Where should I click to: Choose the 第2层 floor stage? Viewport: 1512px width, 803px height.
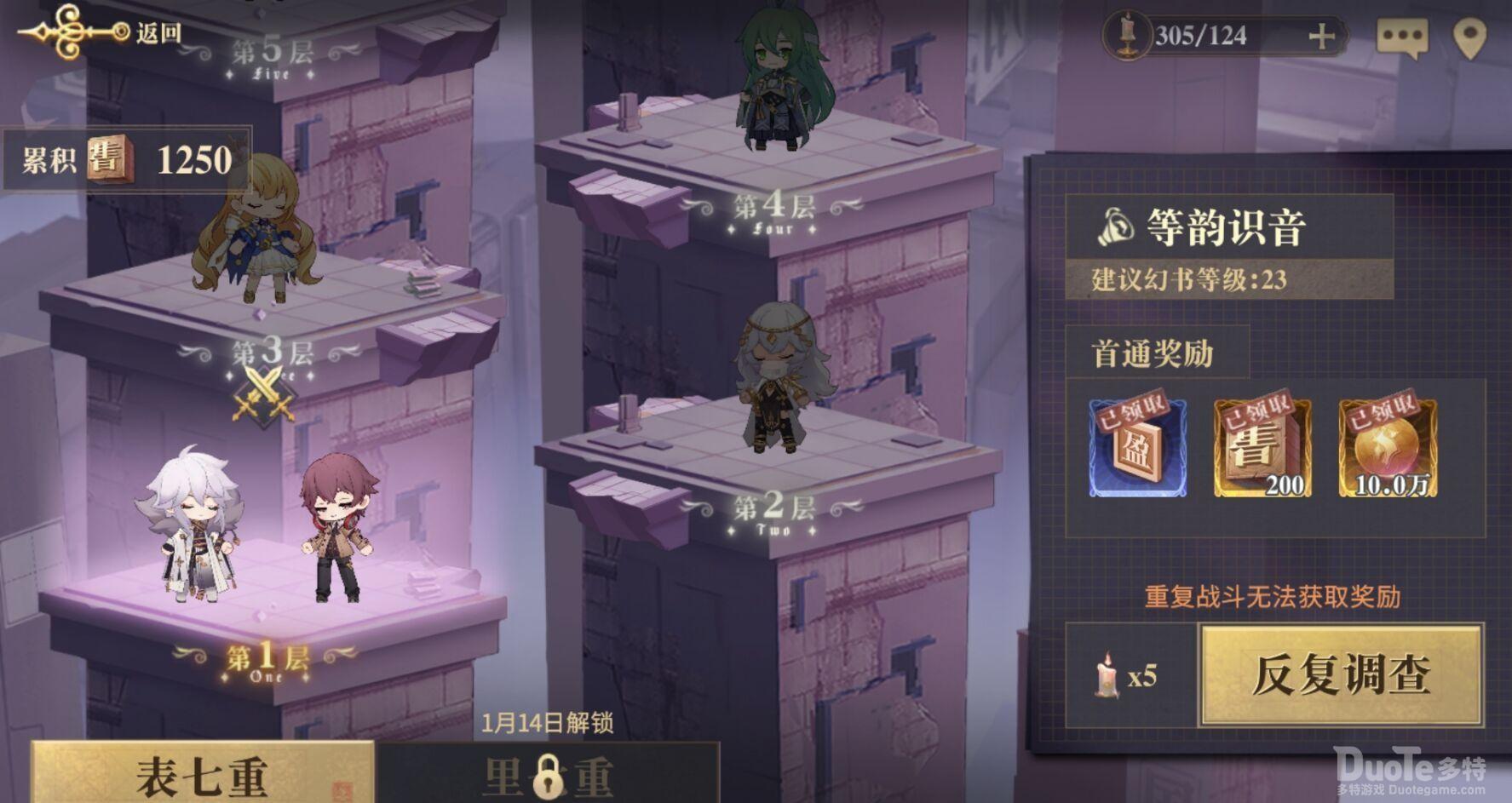tap(773, 509)
